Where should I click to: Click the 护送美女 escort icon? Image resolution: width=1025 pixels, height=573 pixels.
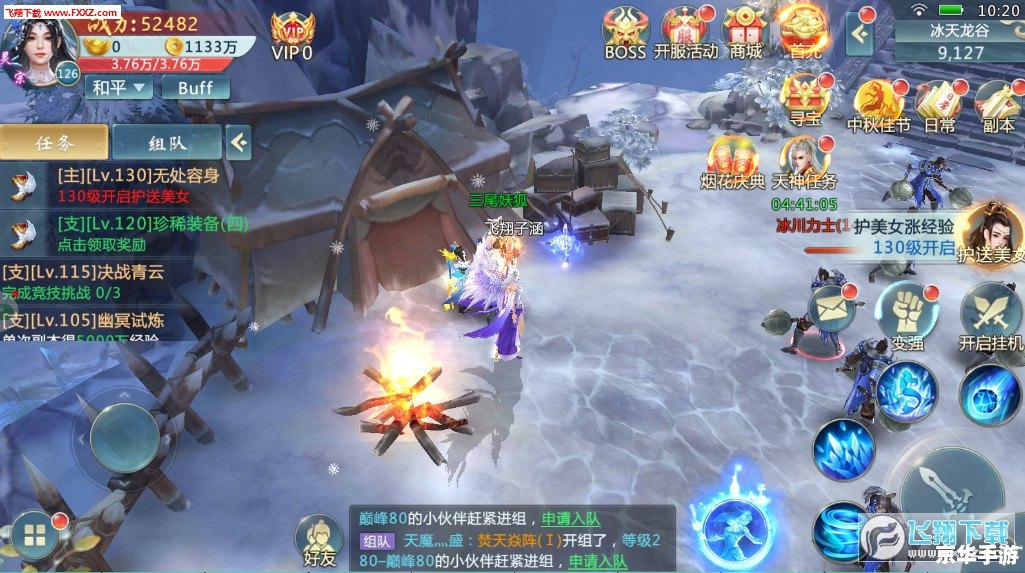coord(990,230)
